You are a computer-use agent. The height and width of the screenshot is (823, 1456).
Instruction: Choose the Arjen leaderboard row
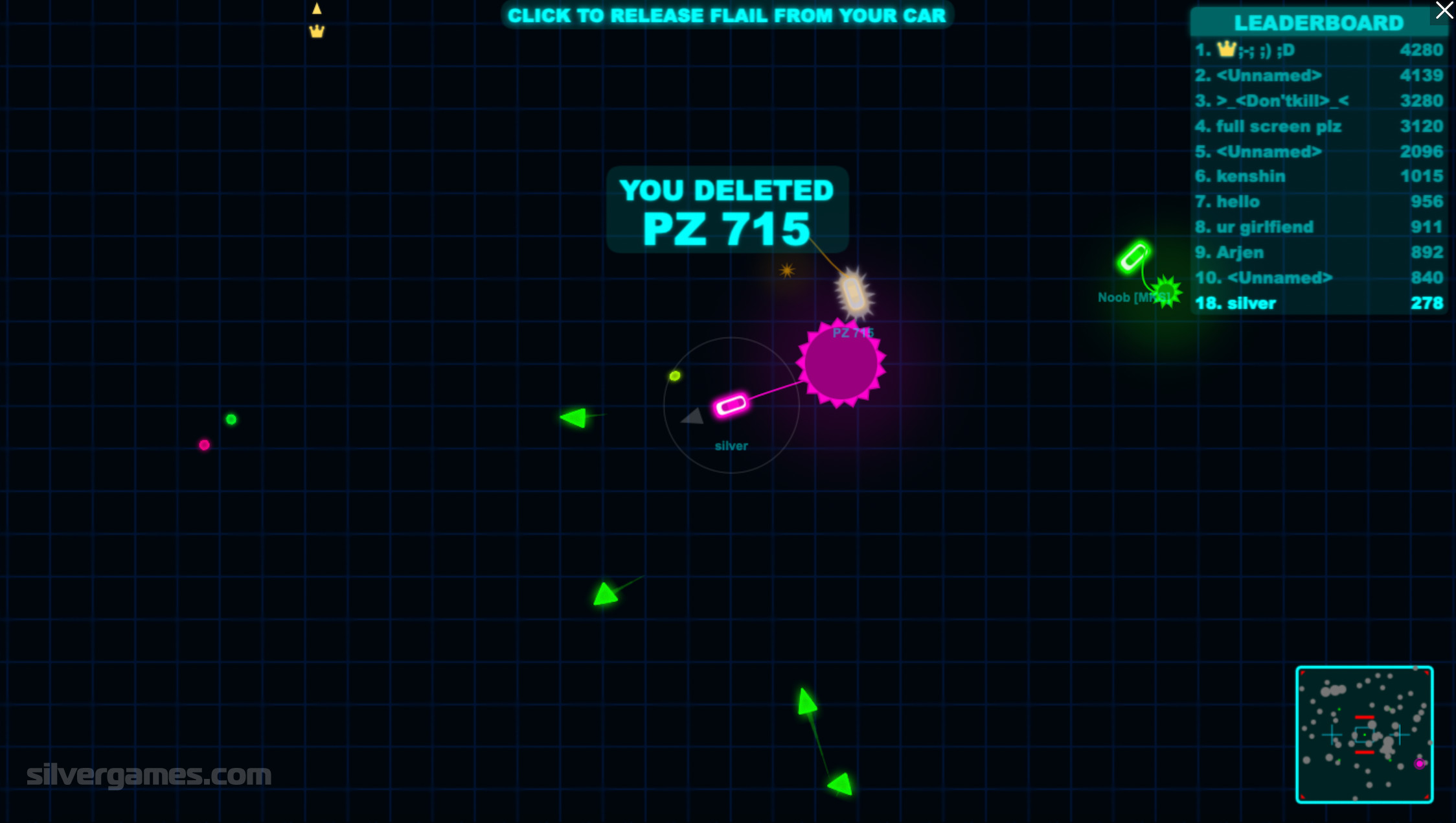pos(1318,252)
